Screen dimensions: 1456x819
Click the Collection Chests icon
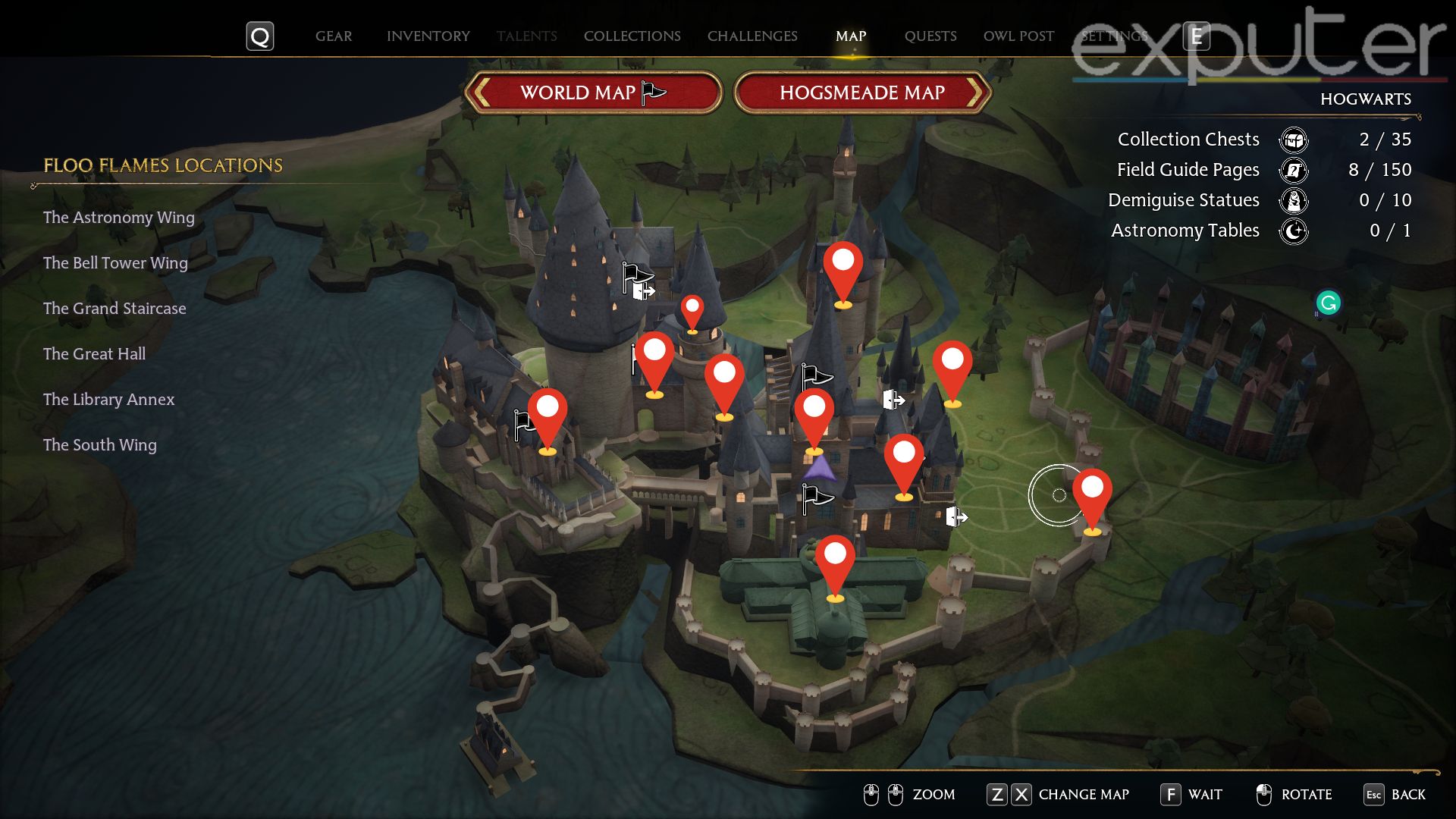1294,140
